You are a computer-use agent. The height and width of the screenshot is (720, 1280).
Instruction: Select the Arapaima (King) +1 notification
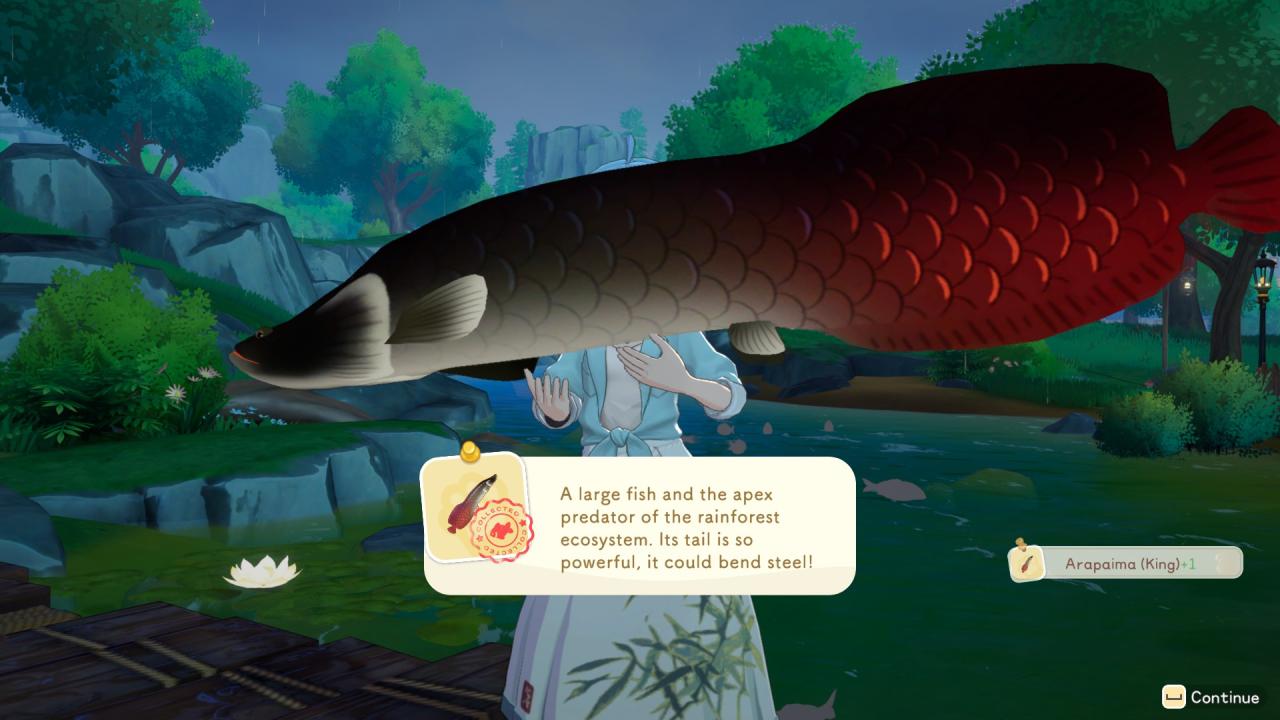point(1126,563)
